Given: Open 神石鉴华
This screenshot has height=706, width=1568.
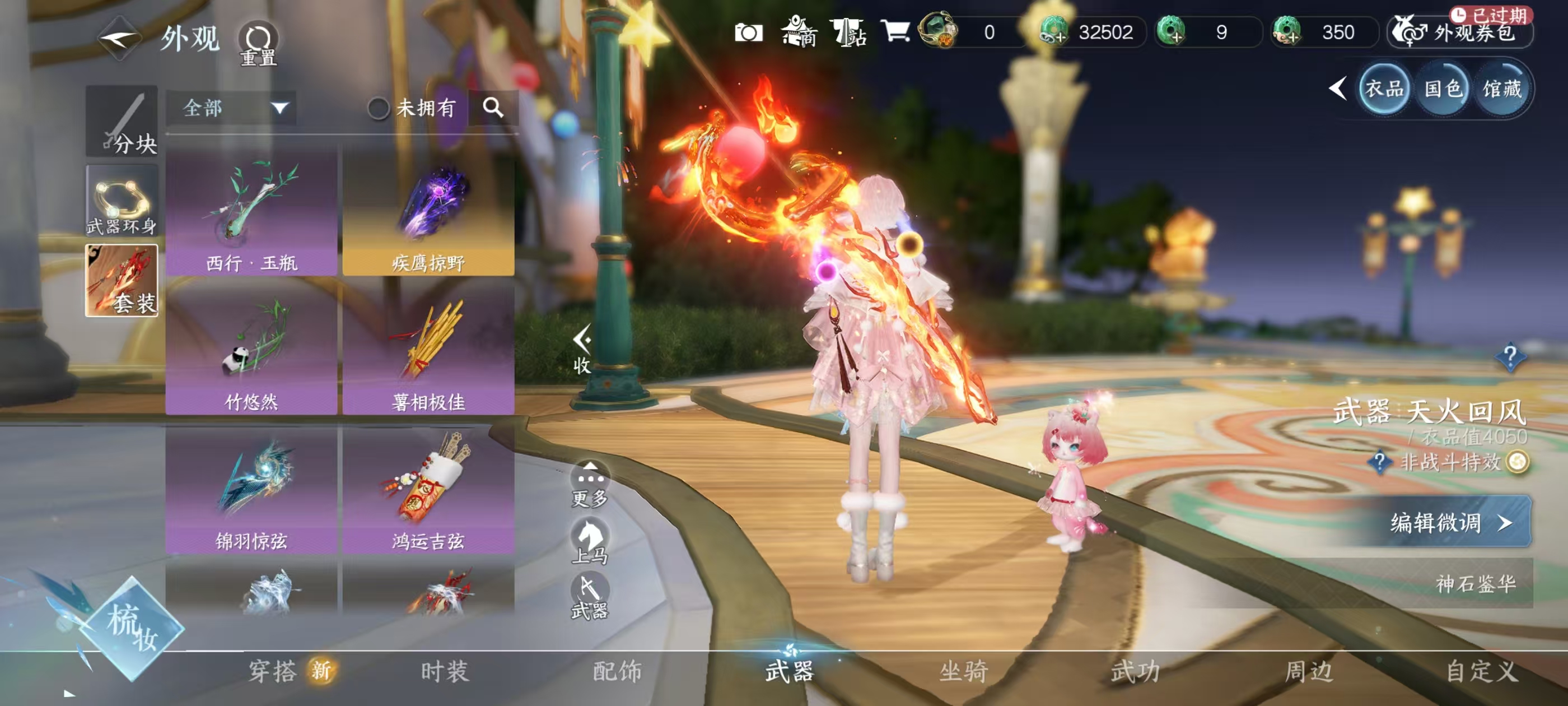Looking at the screenshot, I should pos(1474,583).
